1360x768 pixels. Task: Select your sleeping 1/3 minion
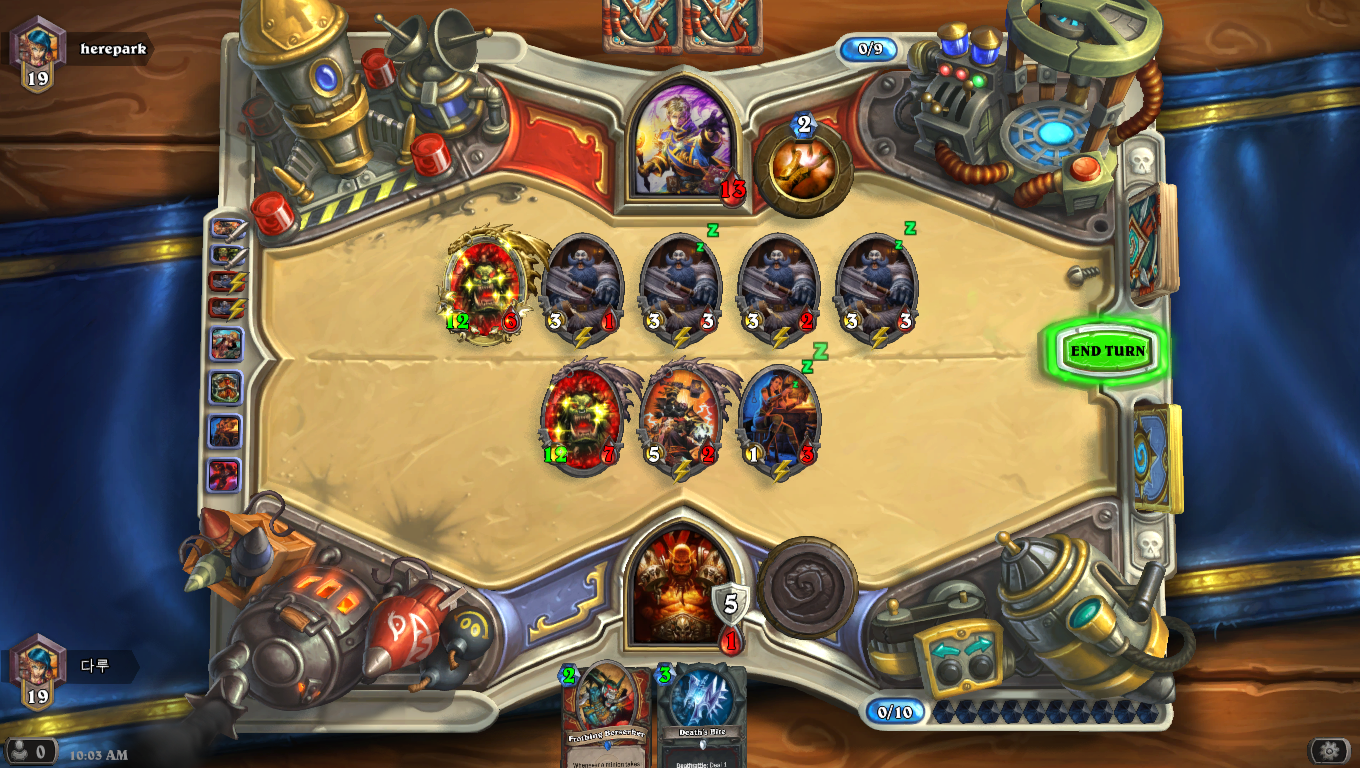click(x=779, y=420)
